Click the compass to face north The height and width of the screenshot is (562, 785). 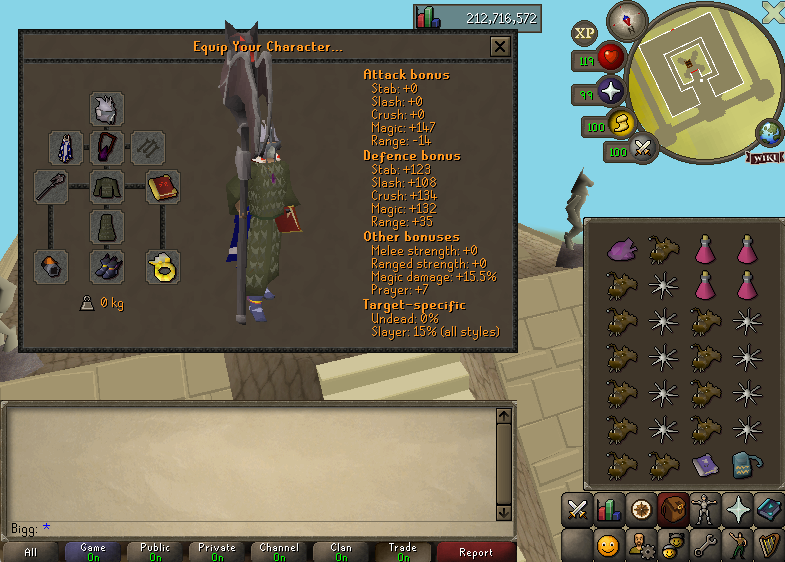coord(628,19)
